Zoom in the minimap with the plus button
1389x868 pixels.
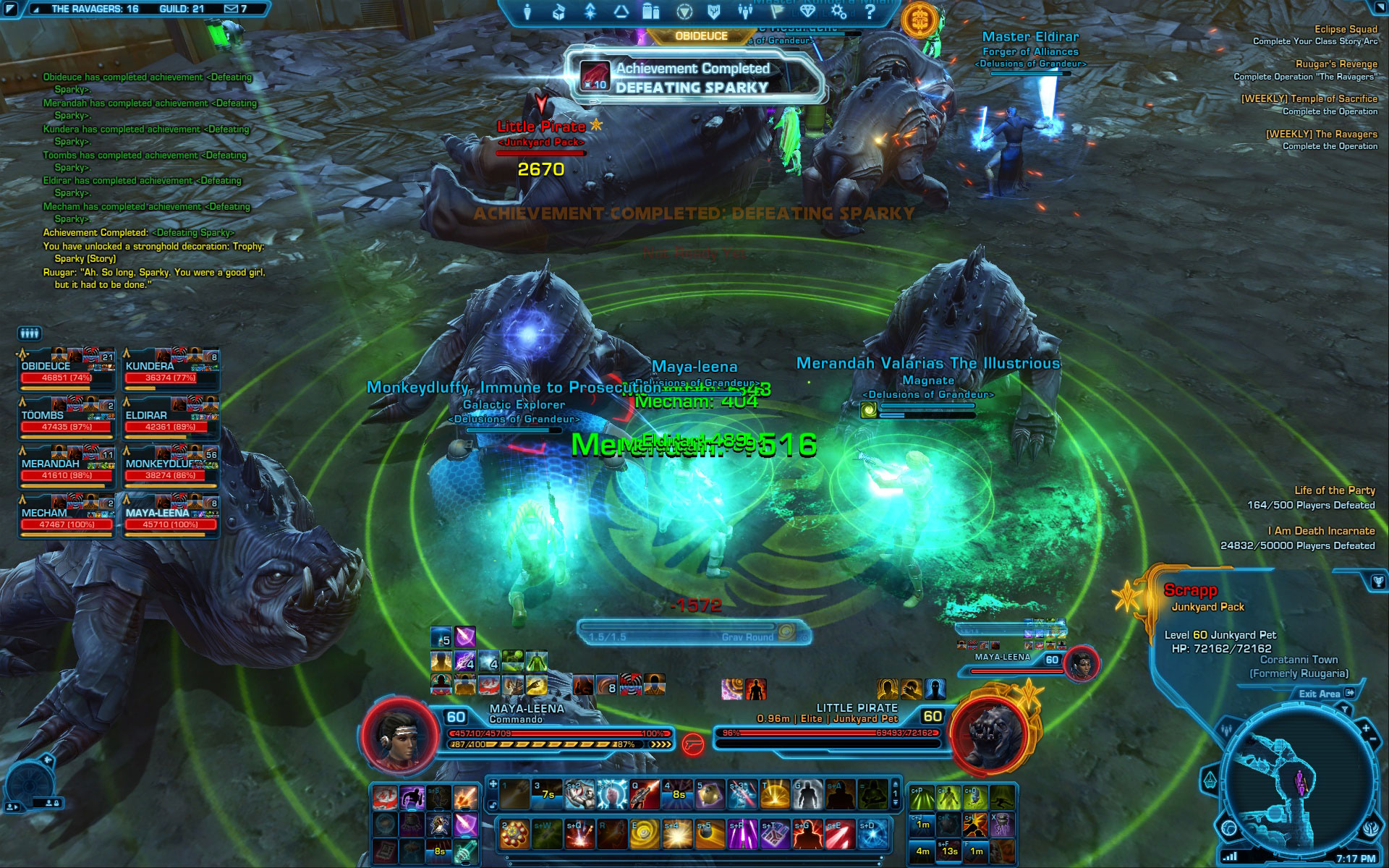point(1365,728)
